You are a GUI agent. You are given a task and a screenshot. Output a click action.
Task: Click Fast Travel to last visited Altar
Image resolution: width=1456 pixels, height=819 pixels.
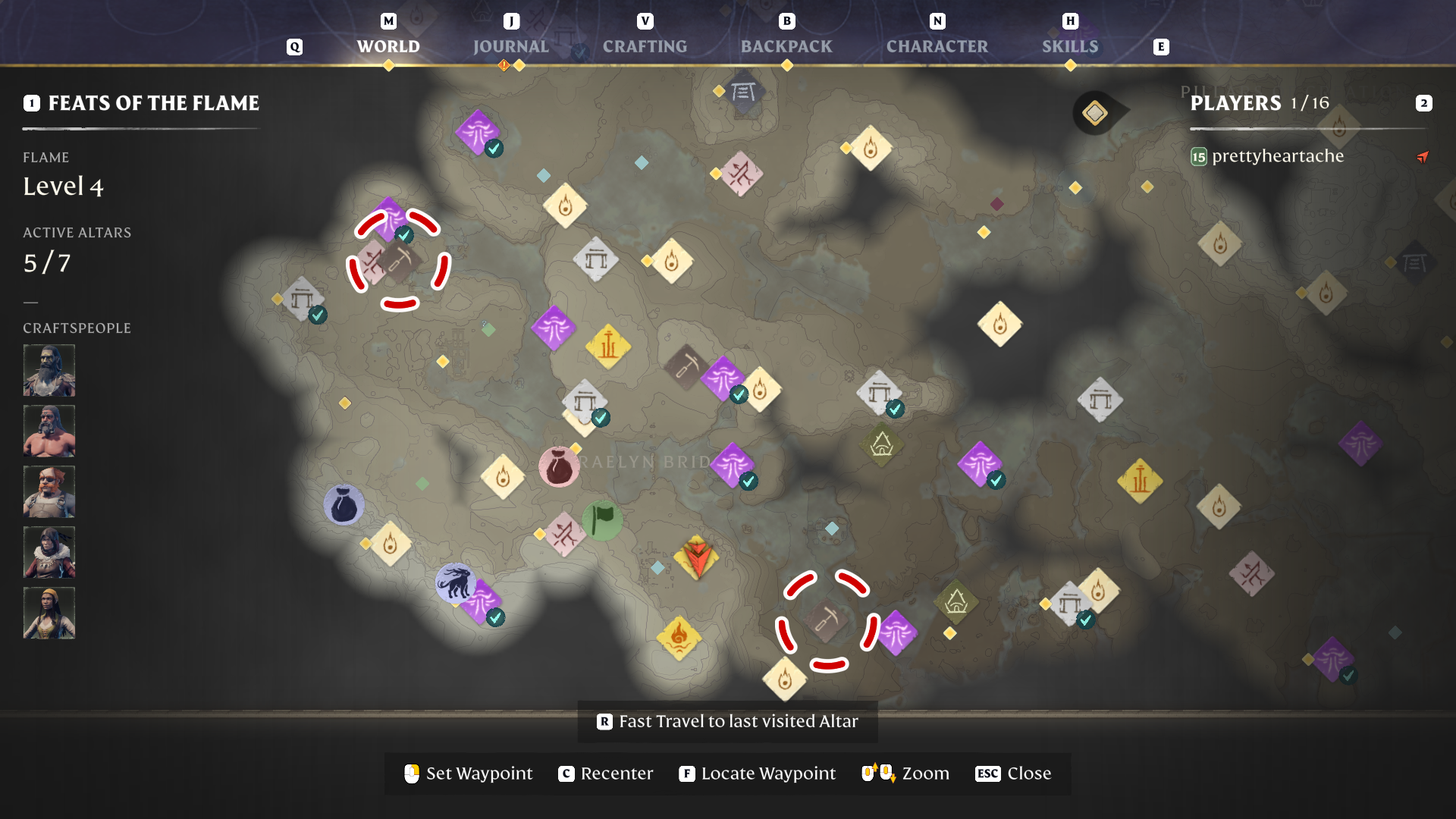(726, 721)
